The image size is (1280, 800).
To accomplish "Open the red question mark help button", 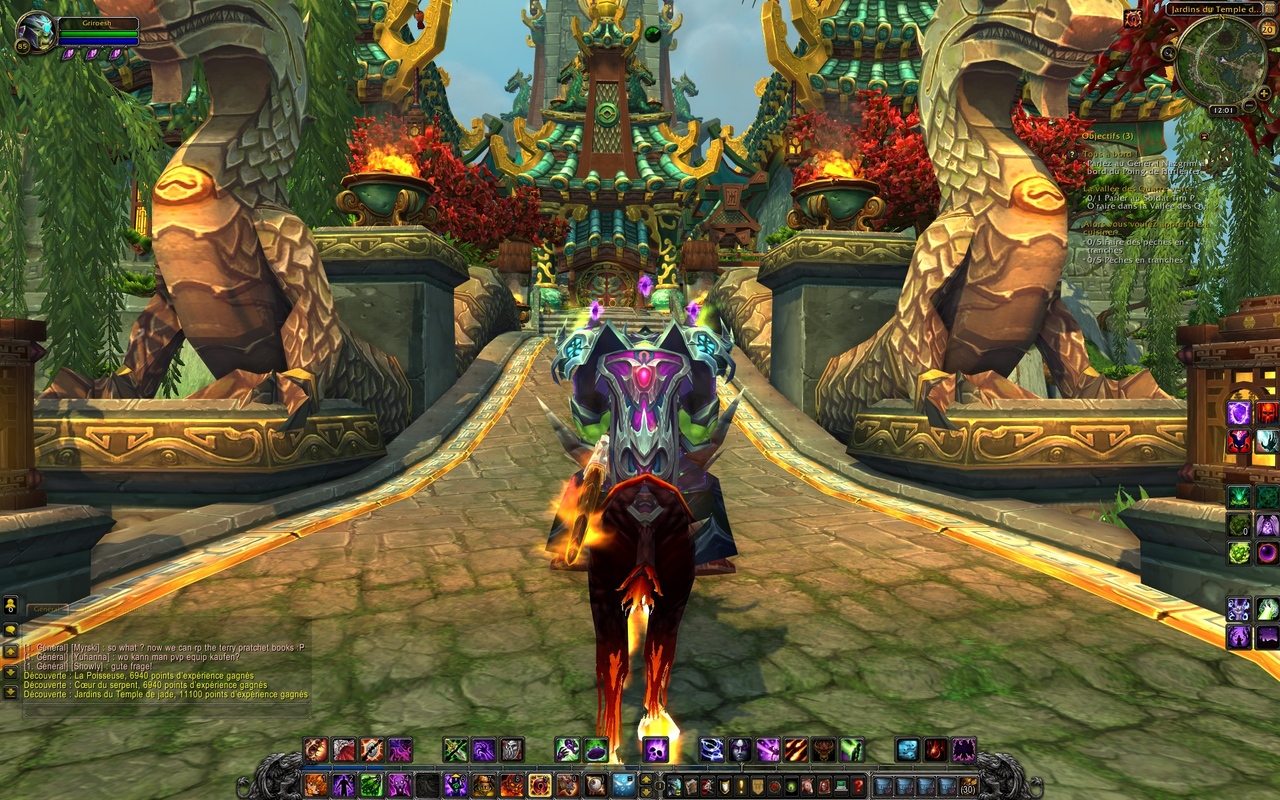I will (858, 786).
